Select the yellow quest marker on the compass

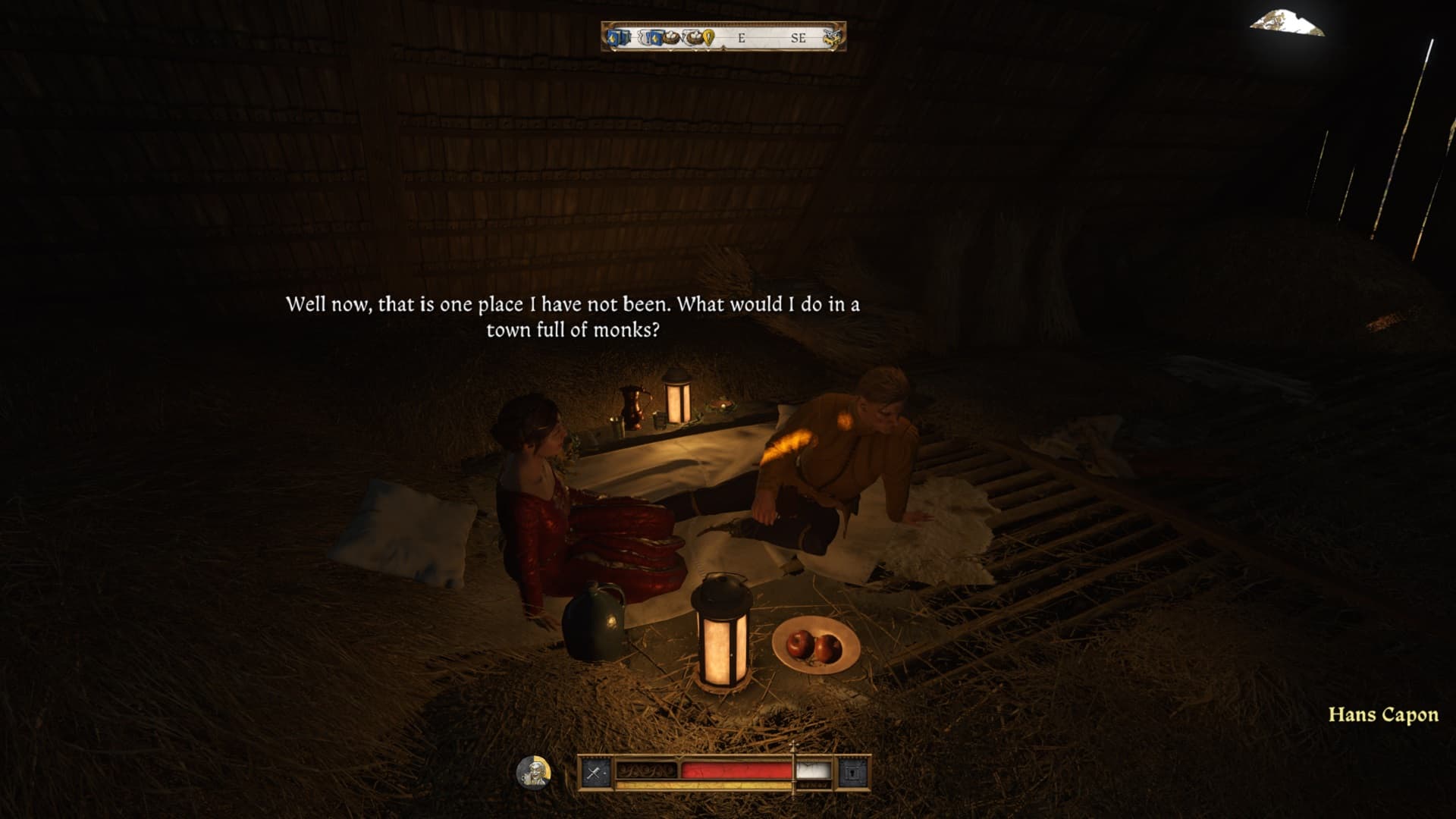pos(708,36)
